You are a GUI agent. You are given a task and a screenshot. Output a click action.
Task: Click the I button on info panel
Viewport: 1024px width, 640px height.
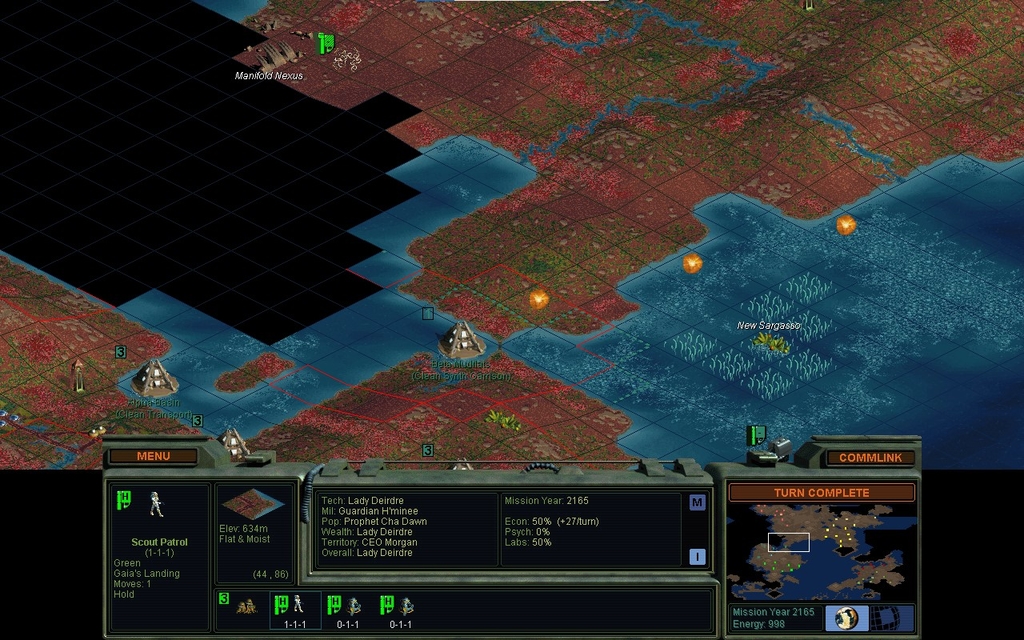pyautogui.click(x=697, y=557)
